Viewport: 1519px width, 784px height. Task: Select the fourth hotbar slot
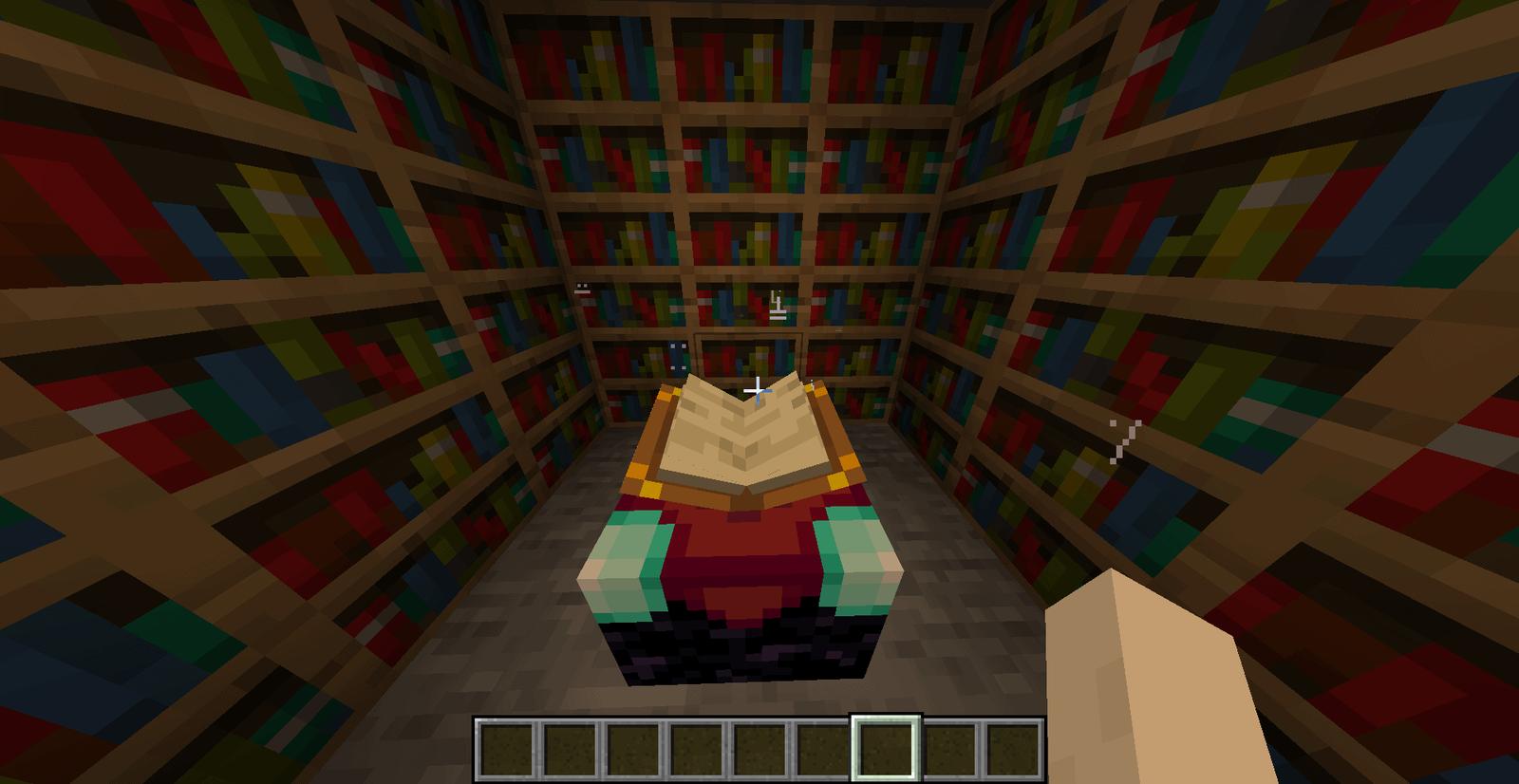pyautogui.click(x=696, y=746)
